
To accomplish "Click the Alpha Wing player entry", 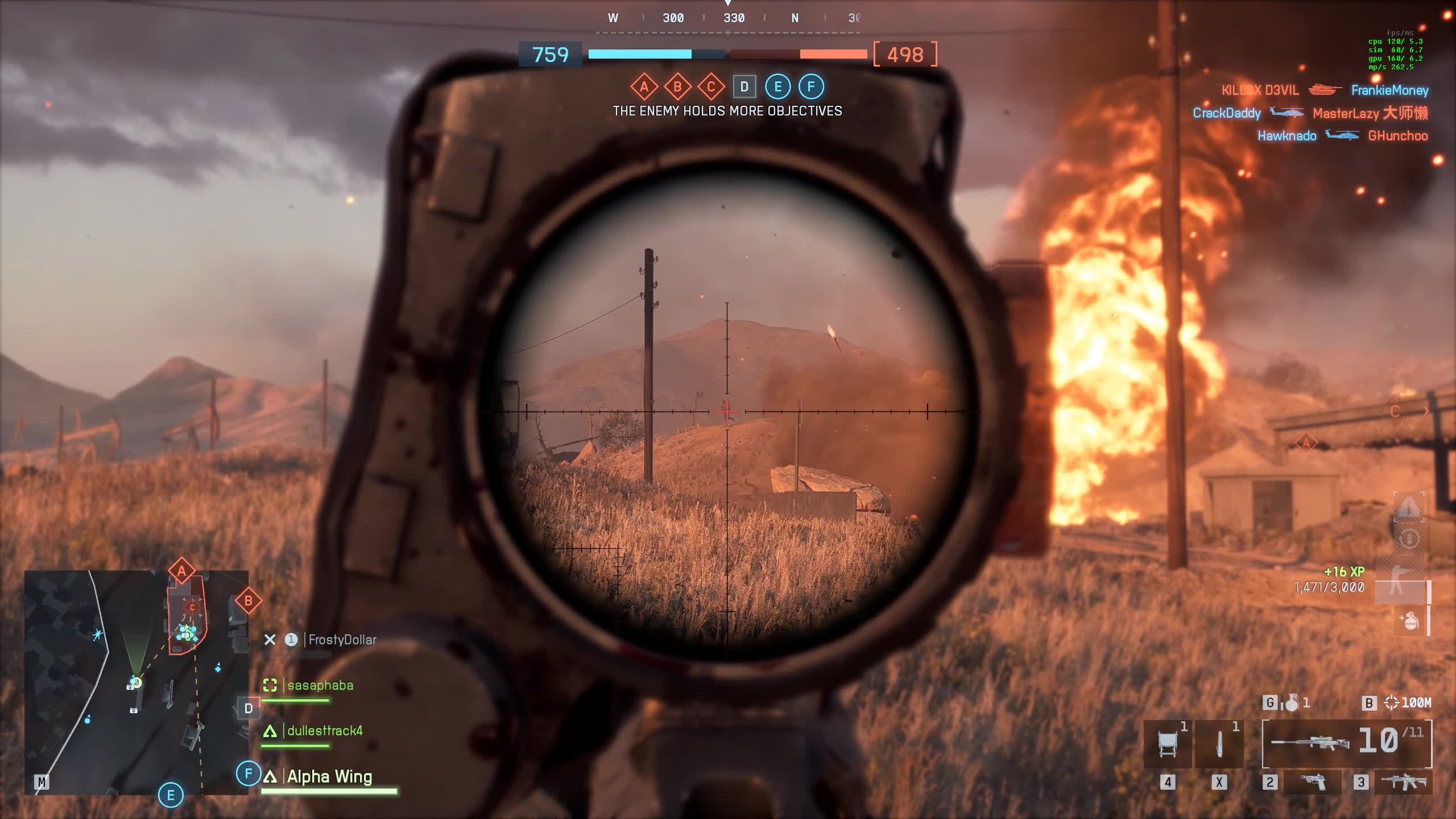I will (x=329, y=777).
